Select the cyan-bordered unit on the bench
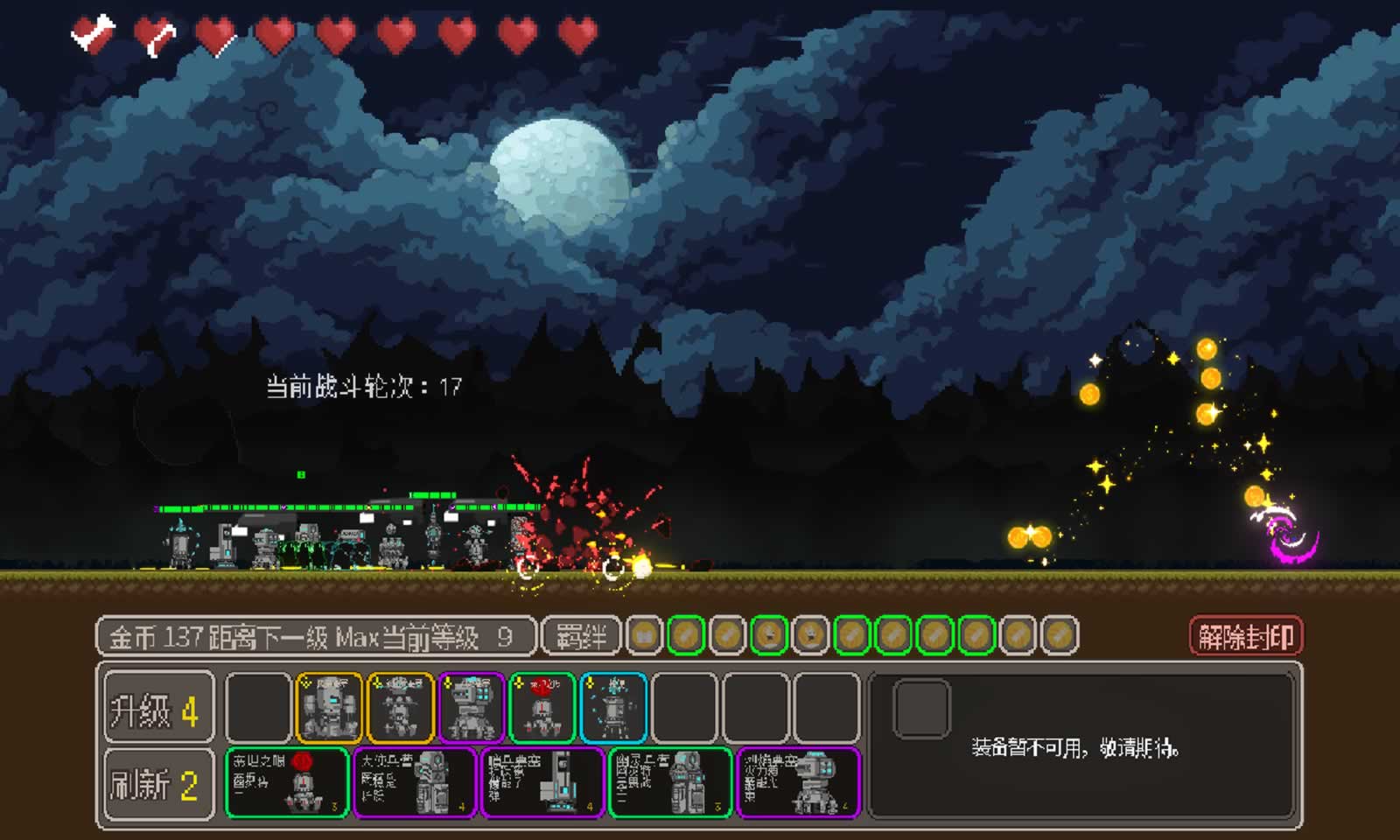1400x840 pixels. (612, 706)
